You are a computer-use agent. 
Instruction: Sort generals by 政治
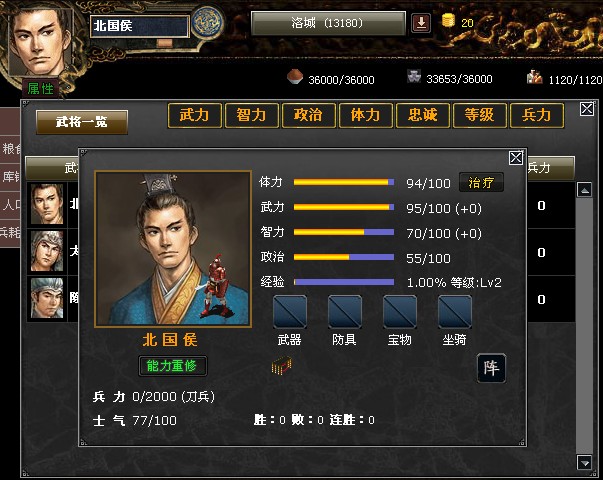(308, 115)
